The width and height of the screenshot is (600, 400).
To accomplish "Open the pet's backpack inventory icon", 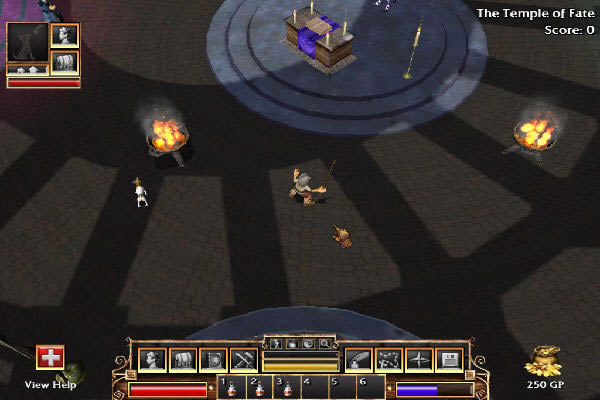I will (x=66, y=62).
